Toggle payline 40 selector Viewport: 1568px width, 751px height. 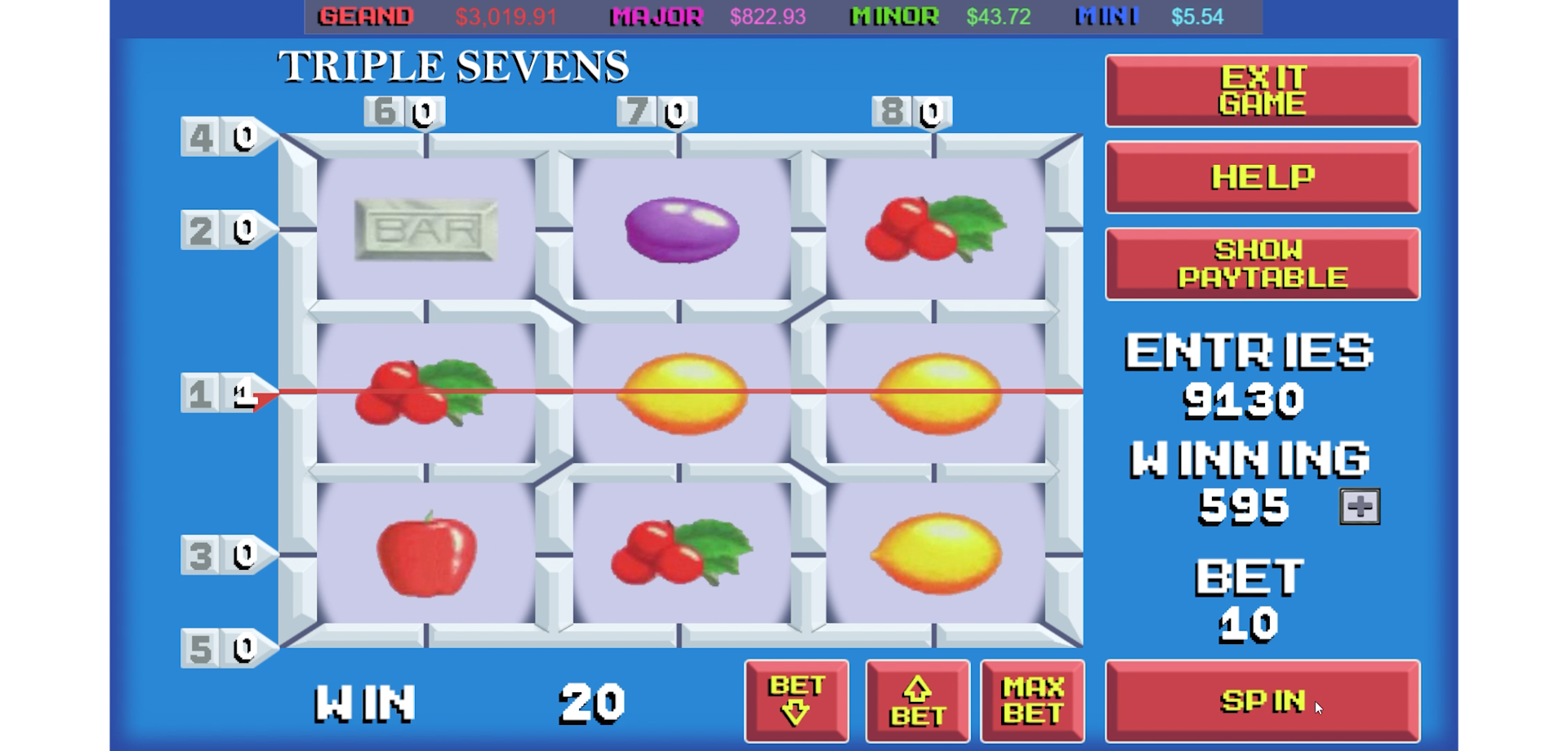219,137
